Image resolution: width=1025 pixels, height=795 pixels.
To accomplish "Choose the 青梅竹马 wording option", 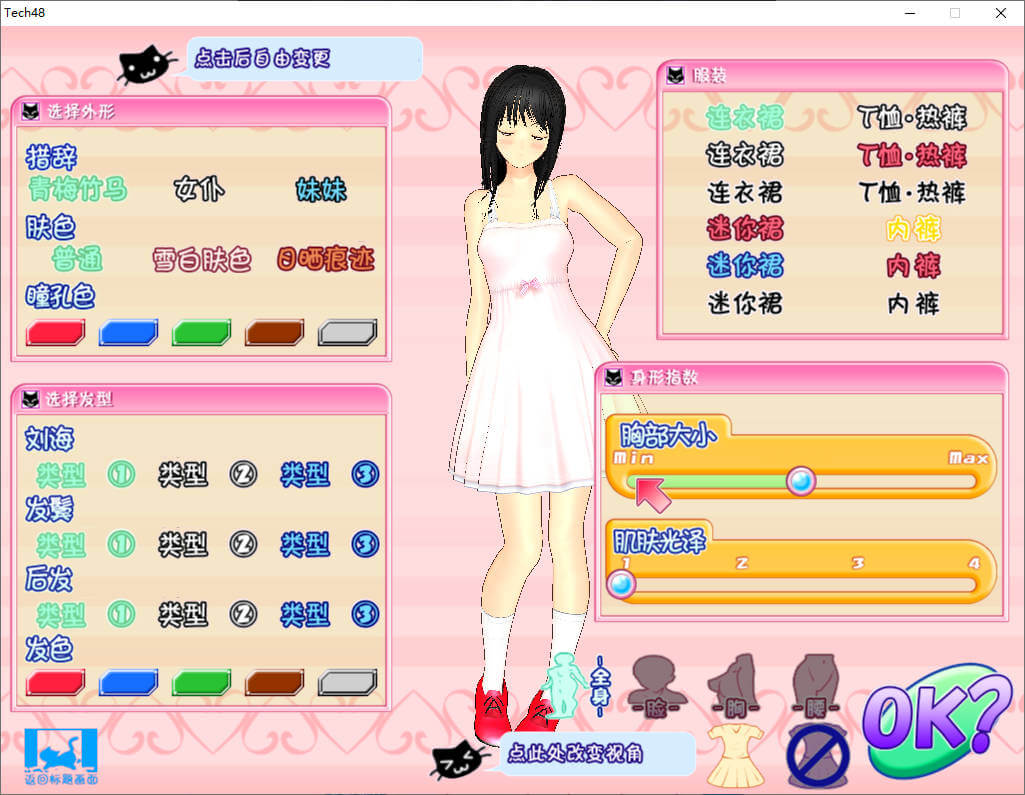I will click(77, 189).
